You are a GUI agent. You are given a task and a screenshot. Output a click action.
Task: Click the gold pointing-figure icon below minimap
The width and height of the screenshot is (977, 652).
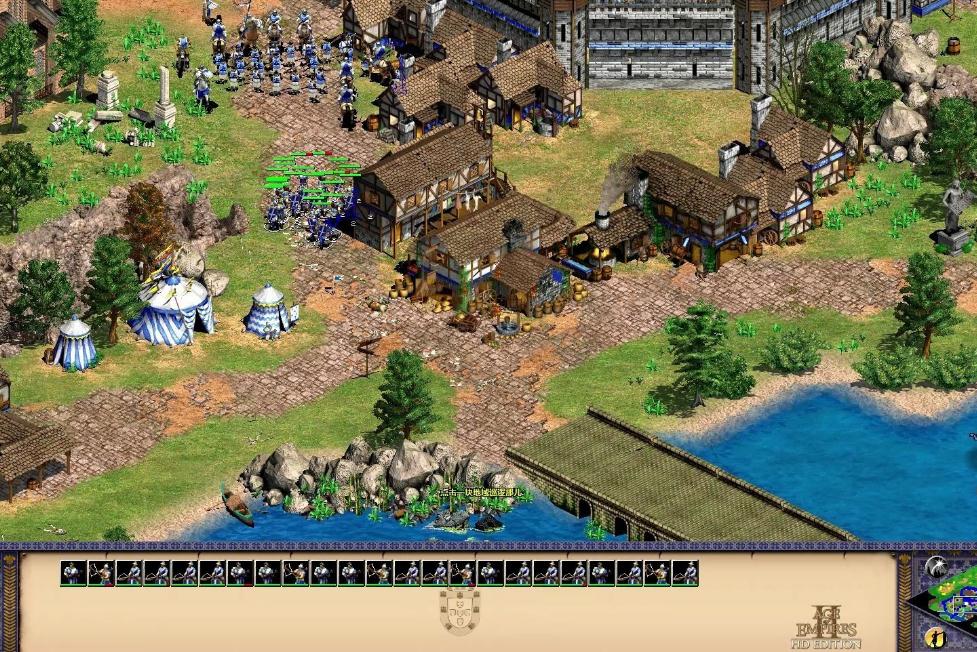tap(935, 637)
